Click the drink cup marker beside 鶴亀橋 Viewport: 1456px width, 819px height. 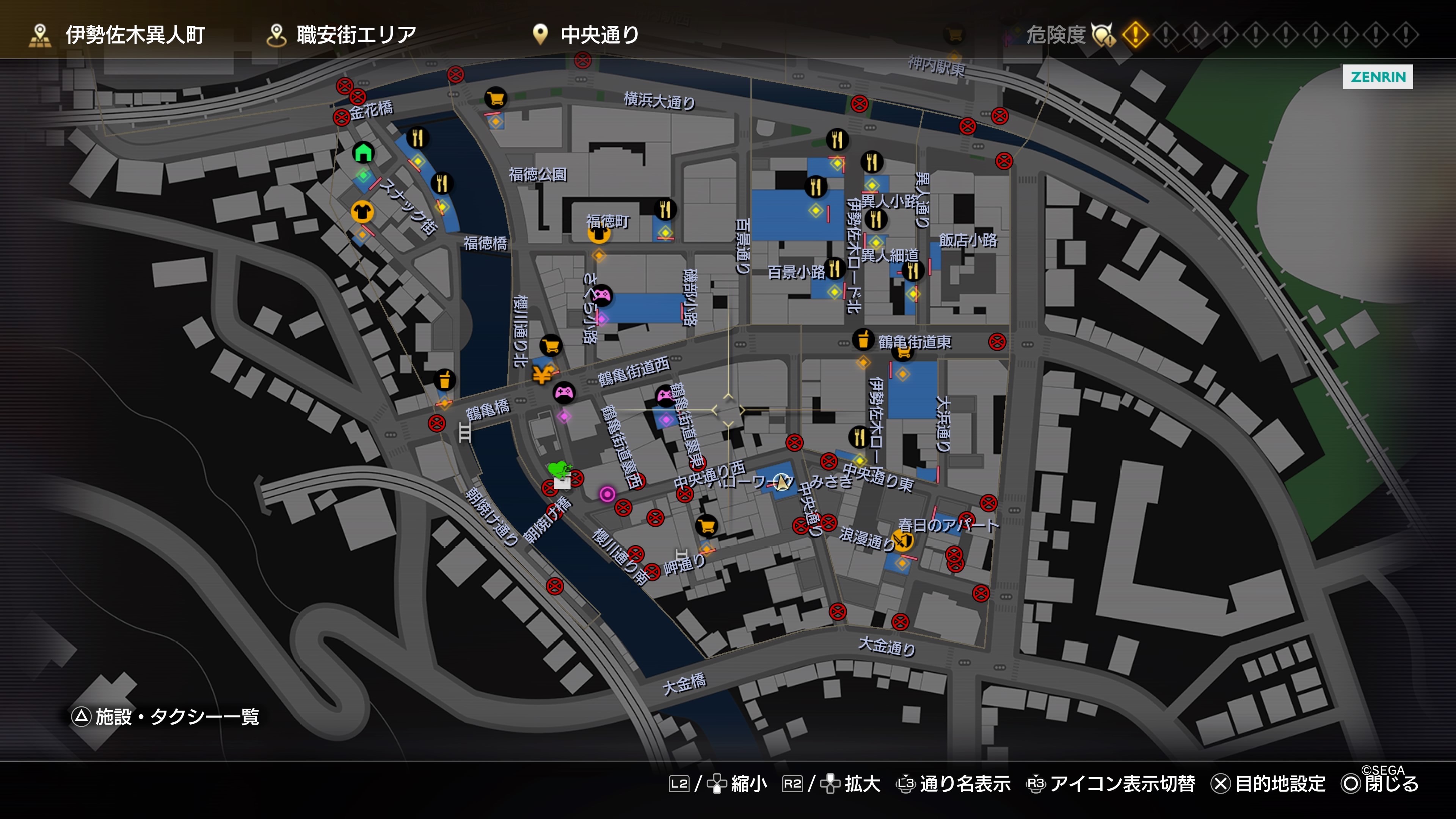click(x=444, y=380)
